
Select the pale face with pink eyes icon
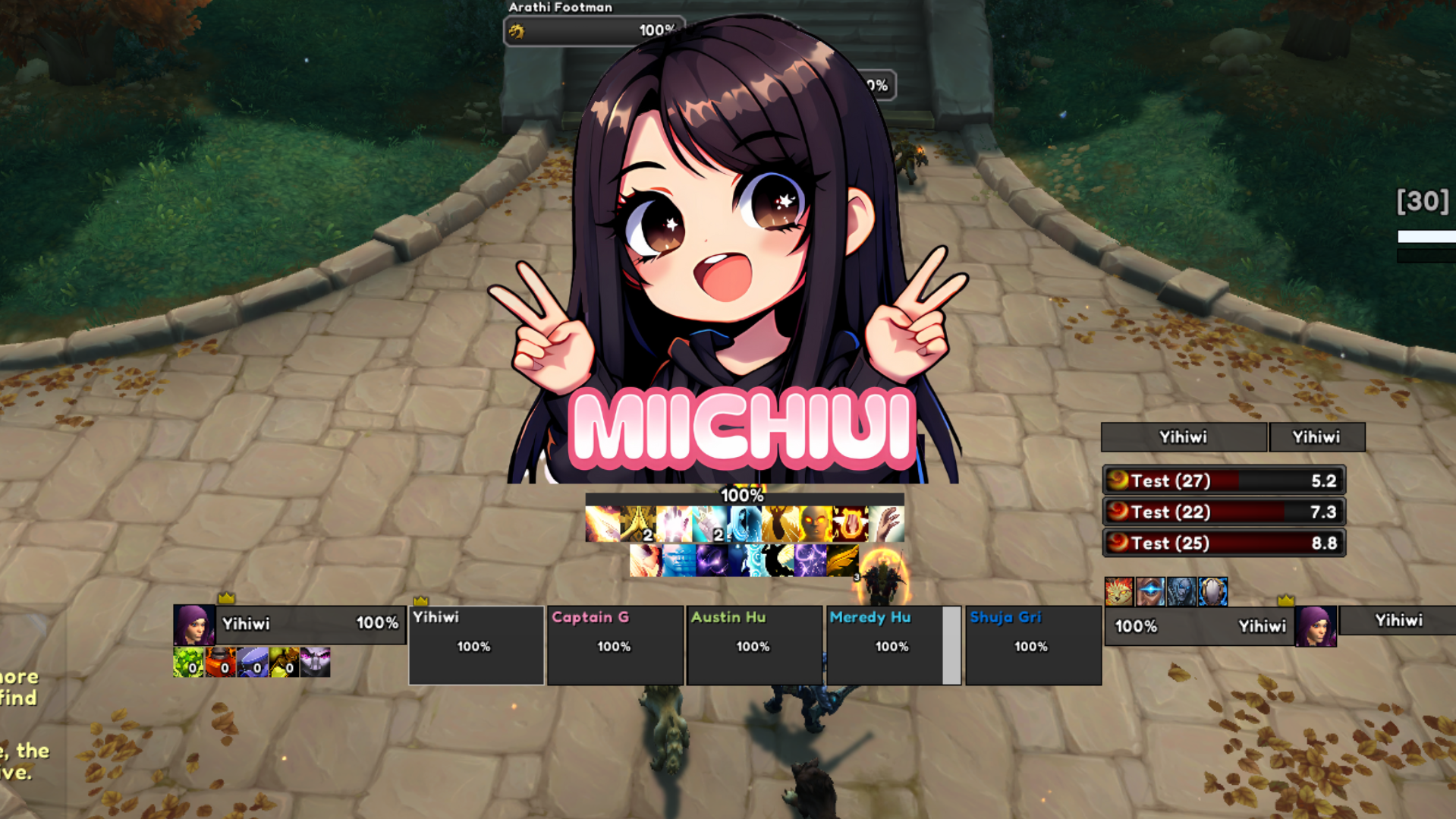[x=315, y=663]
